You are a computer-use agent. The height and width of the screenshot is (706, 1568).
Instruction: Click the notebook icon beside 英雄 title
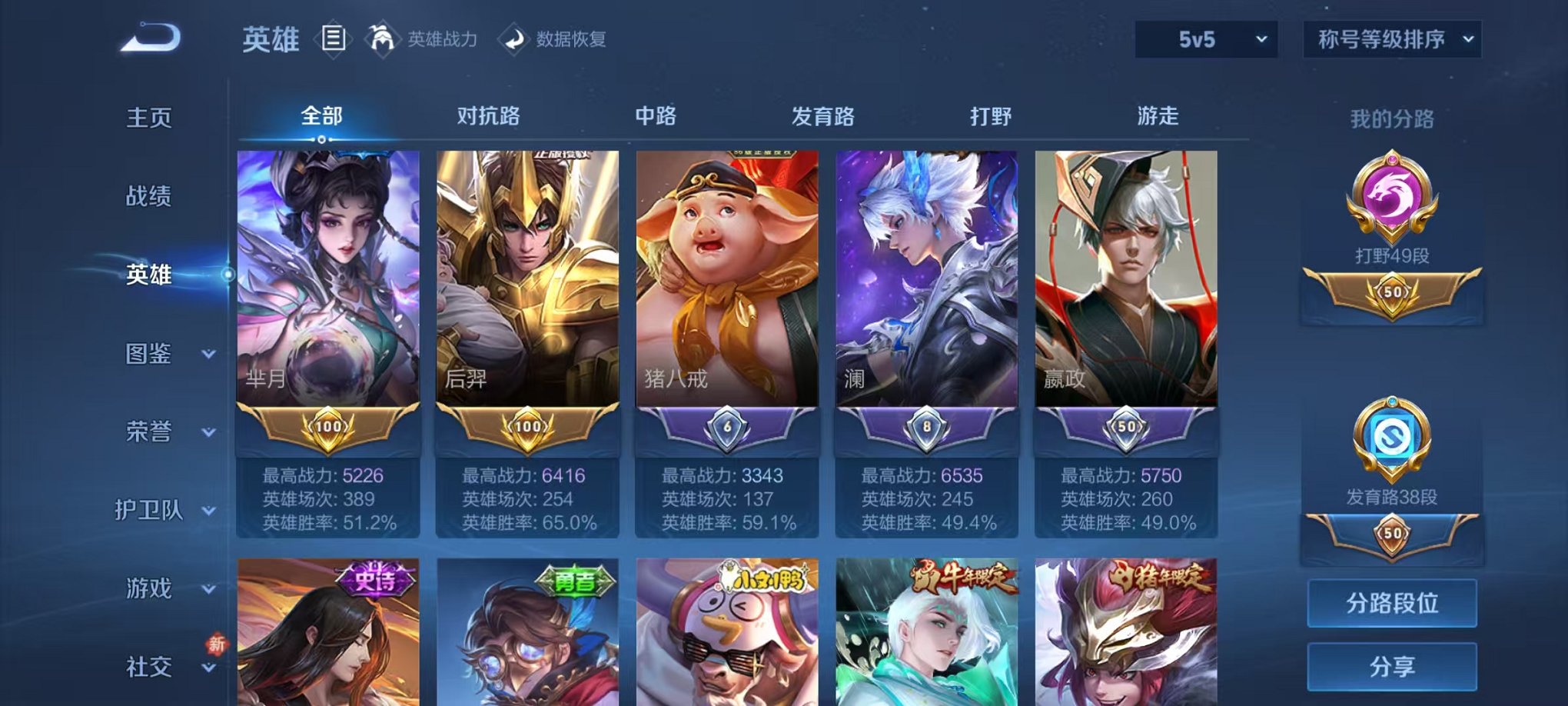pos(334,38)
